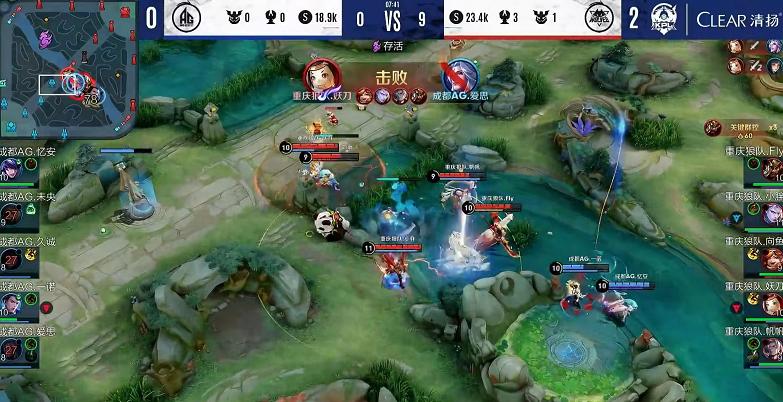Click the killer portrait in the 击败 banner
This screenshot has height=402, width=783.
point(319,76)
